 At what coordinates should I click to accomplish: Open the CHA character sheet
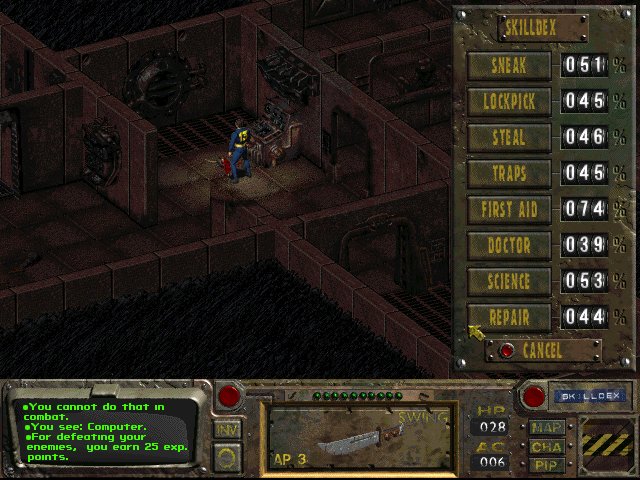click(547, 447)
